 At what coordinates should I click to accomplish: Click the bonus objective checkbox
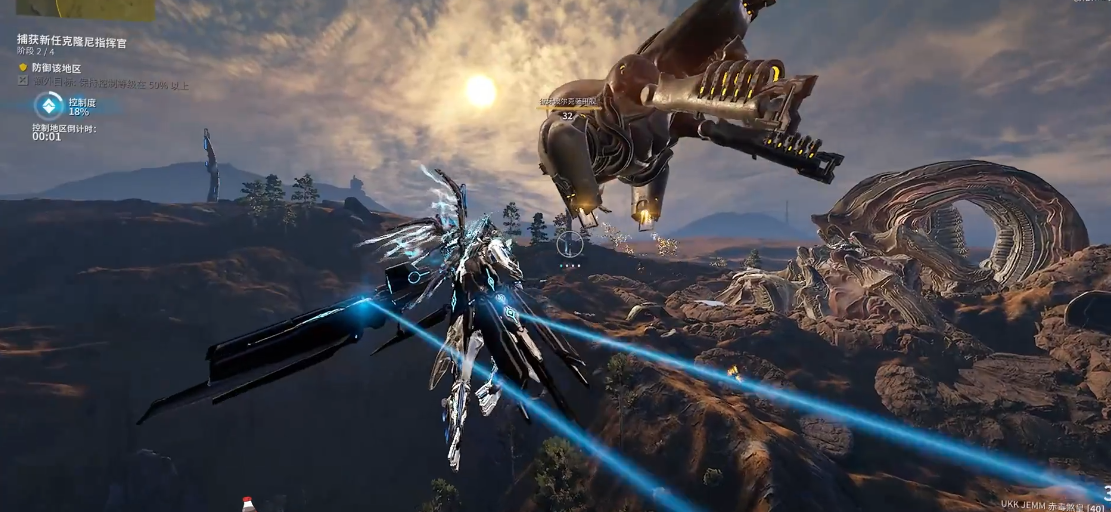(x=23, y=82)
